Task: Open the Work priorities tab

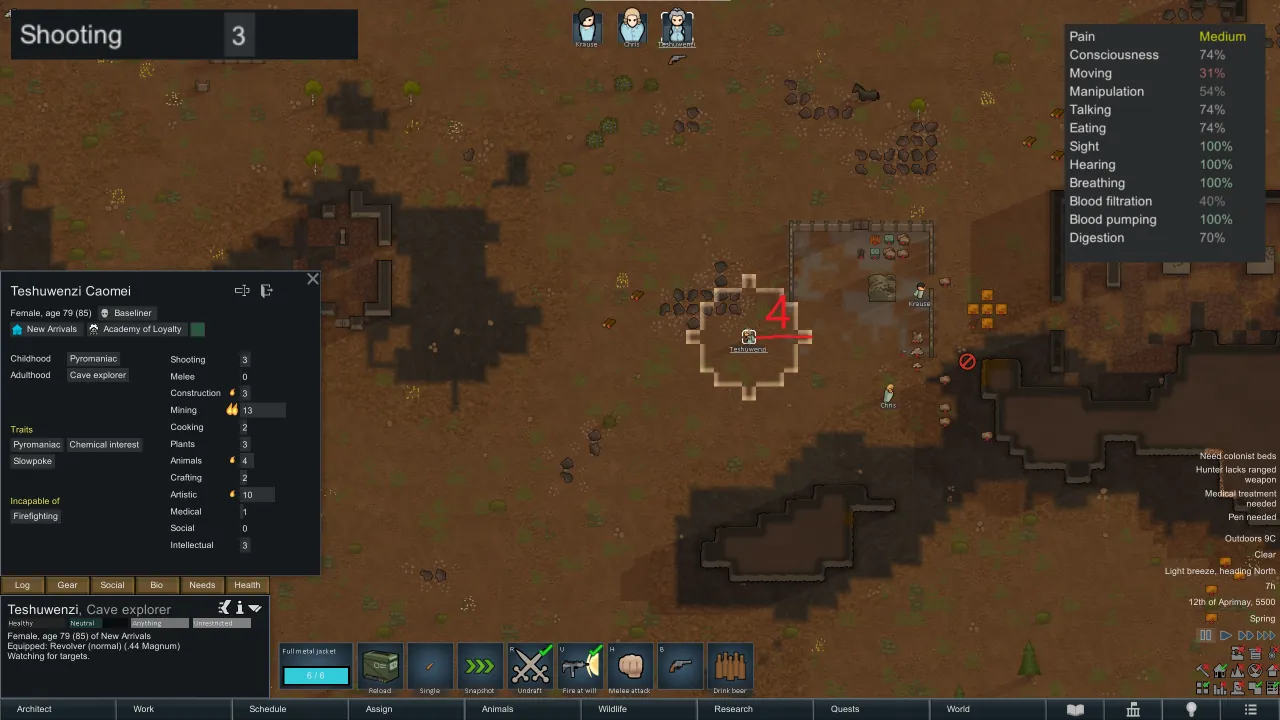Action: (x=144, y=709)
